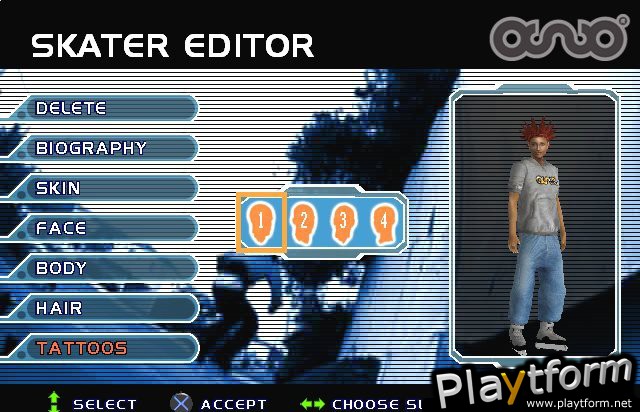Pick head option number 3
The image size is (640, 412).
pyautogui.click(x=342, y=222)
